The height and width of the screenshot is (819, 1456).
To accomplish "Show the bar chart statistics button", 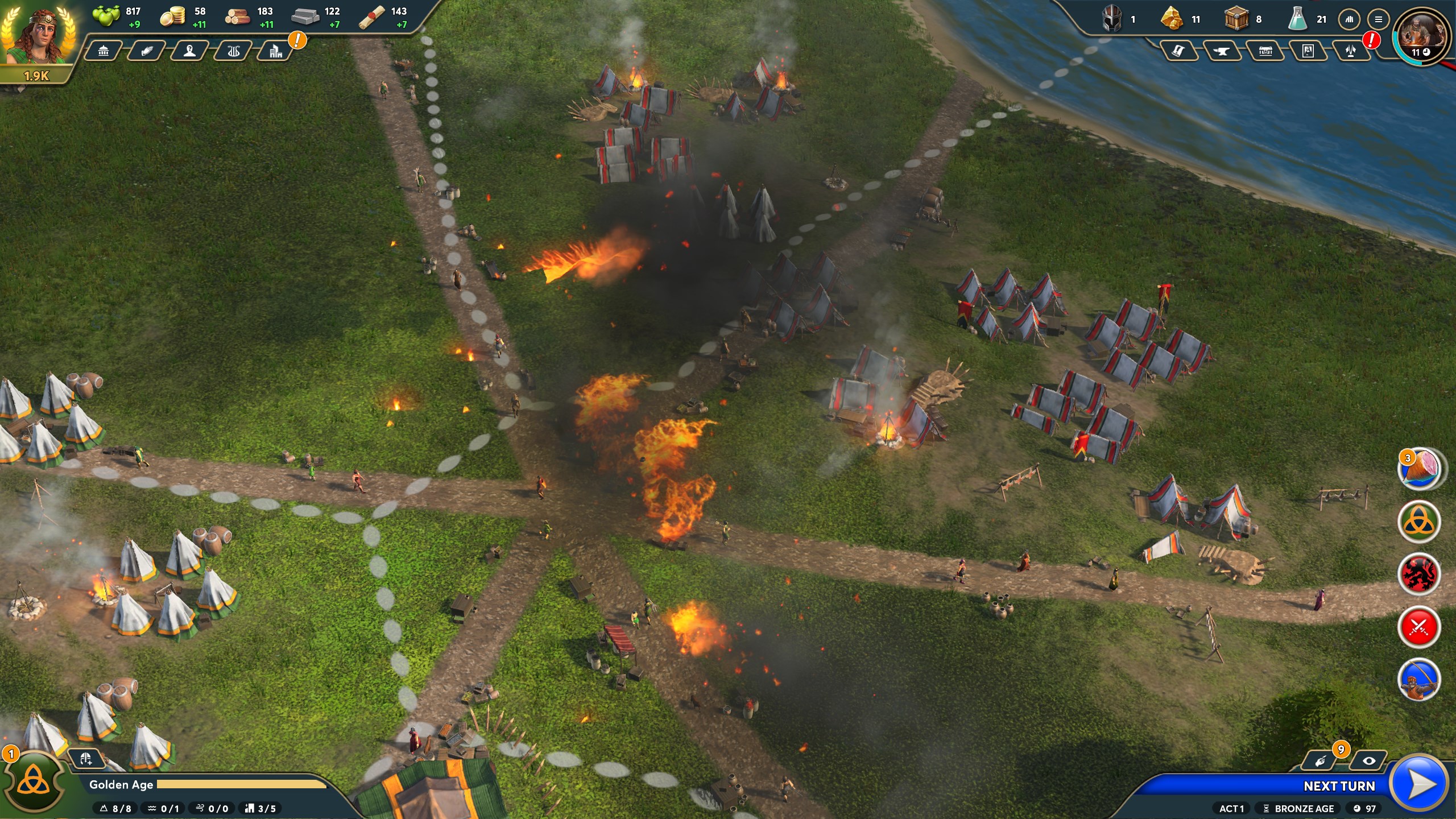I will 1349,19.
